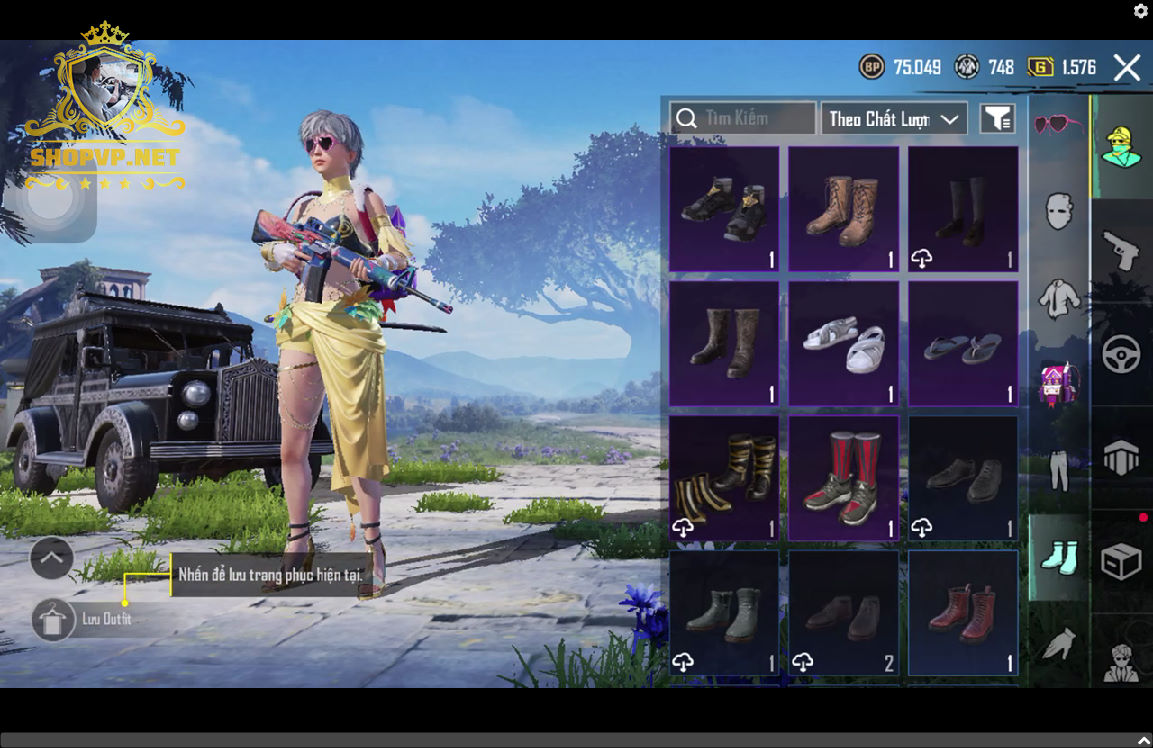Open the filter options button
The width and height of the screenshot is (1153, 748).
pyautogui.click(x=996, y=119)
